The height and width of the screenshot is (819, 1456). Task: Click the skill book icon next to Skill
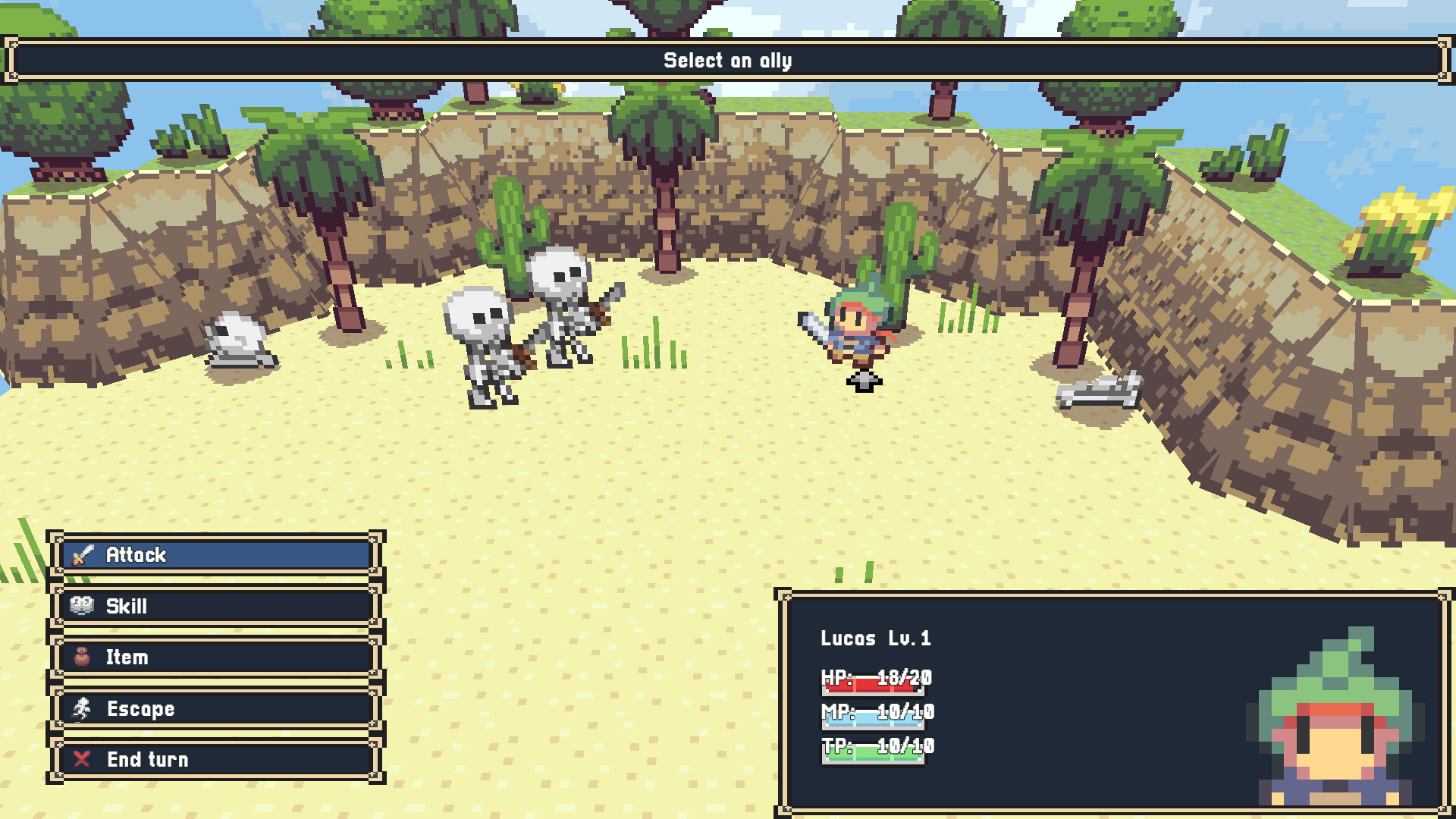[x=81, y=606]
